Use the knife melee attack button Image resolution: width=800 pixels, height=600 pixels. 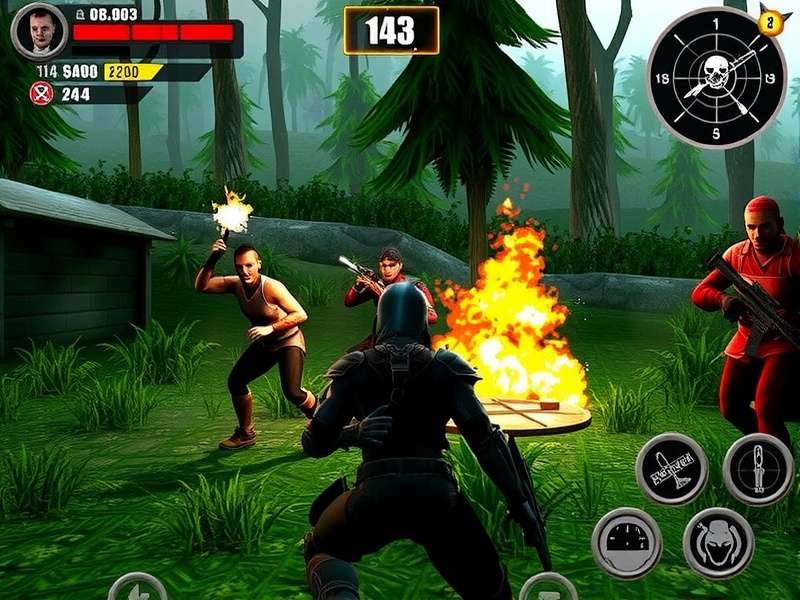757,469
